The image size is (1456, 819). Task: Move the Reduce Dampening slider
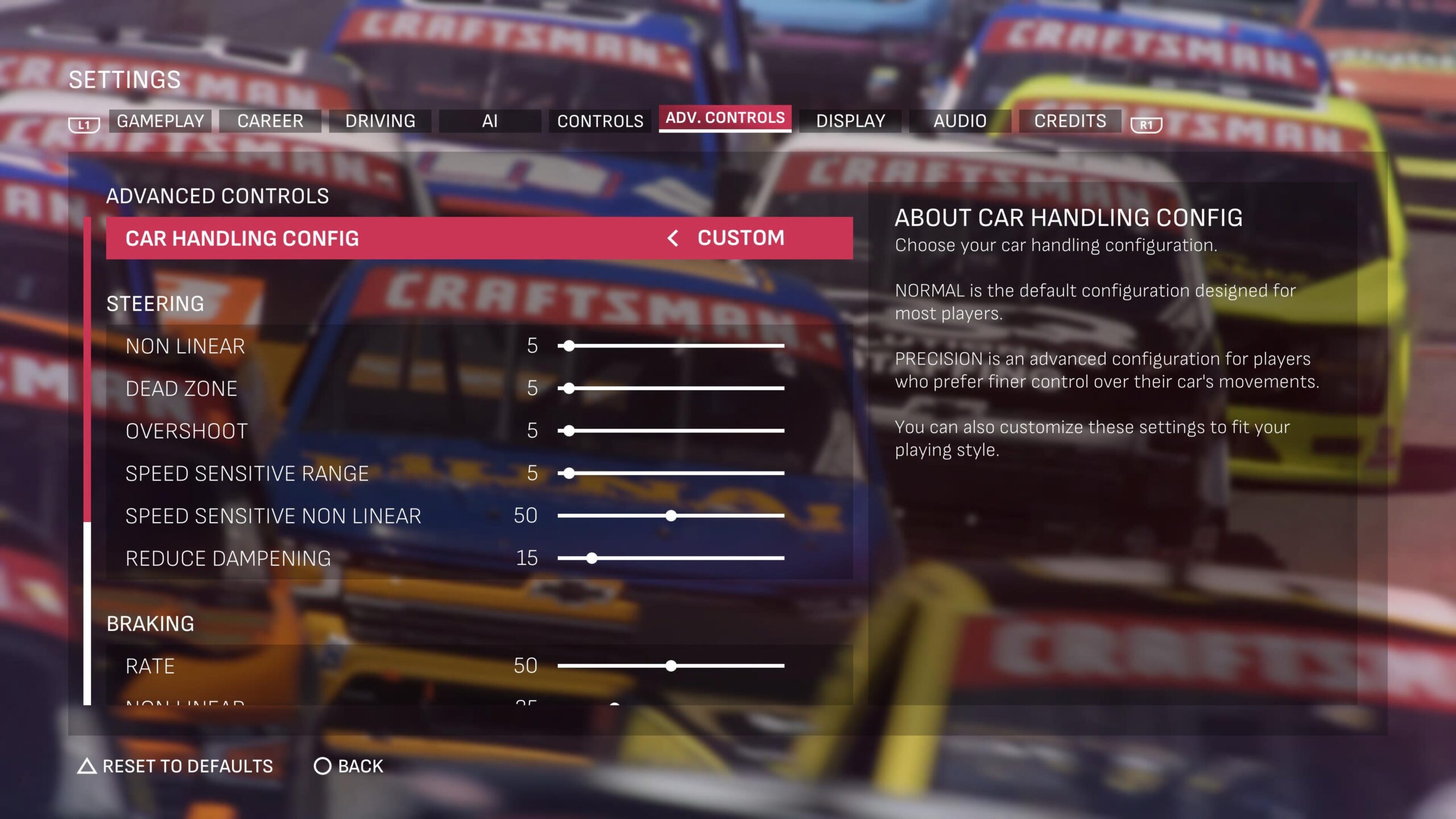pyautogui.click(x=592, y=559)
